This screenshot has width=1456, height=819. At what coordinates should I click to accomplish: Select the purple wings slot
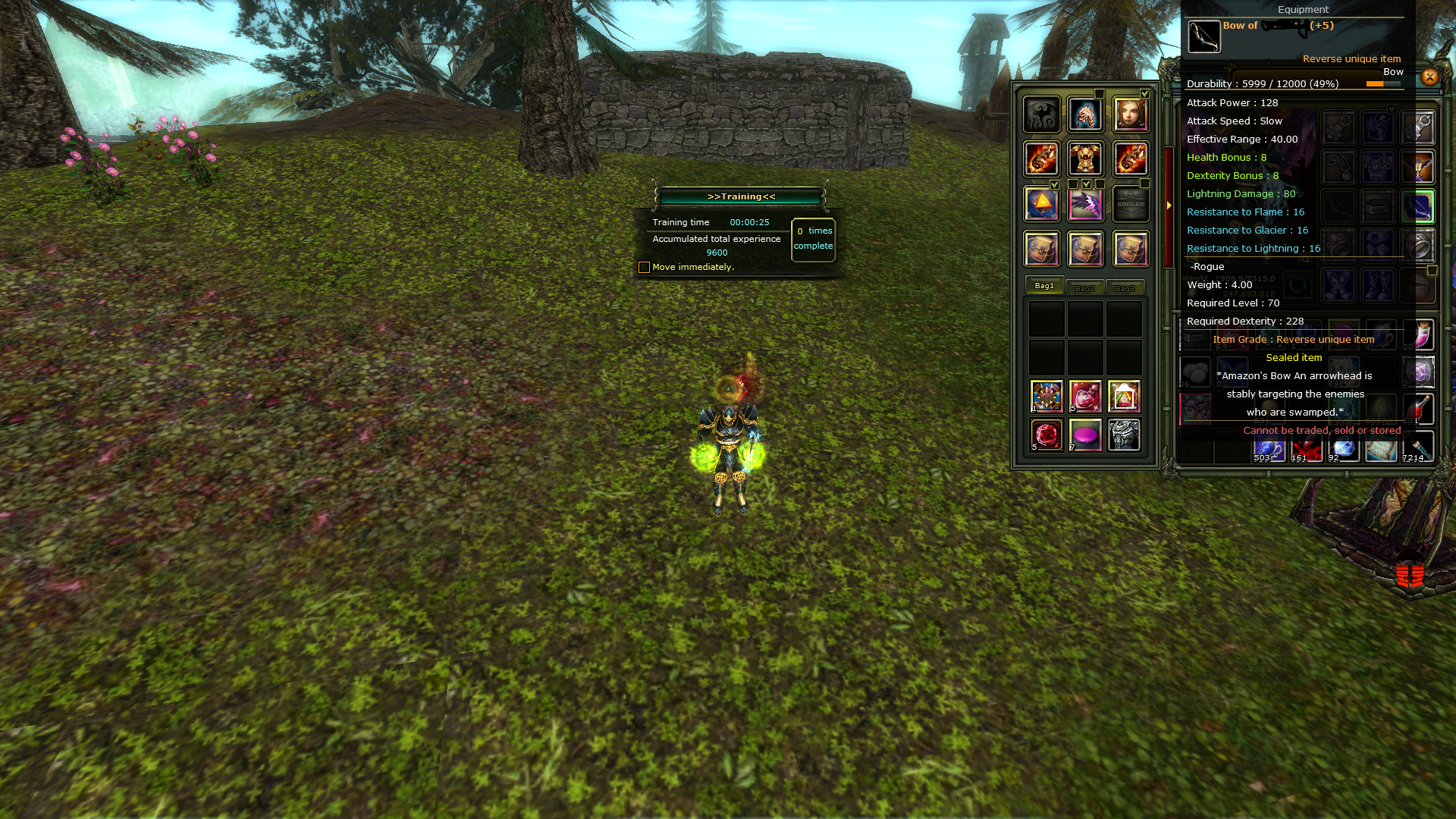(x=1085, y=204)
